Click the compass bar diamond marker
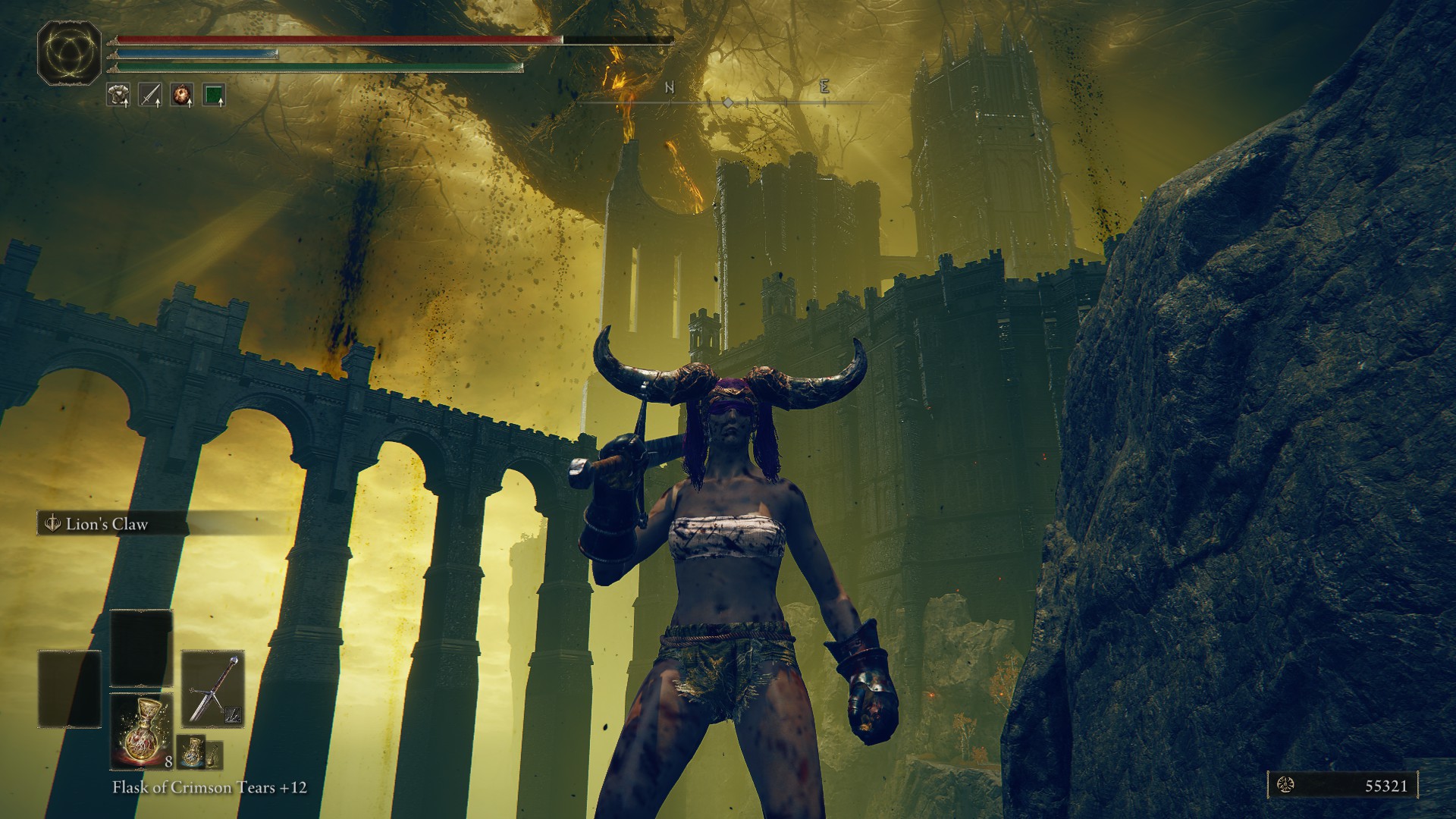The height and width of the screenshot is (819, 1456). [x=727, y=102]
